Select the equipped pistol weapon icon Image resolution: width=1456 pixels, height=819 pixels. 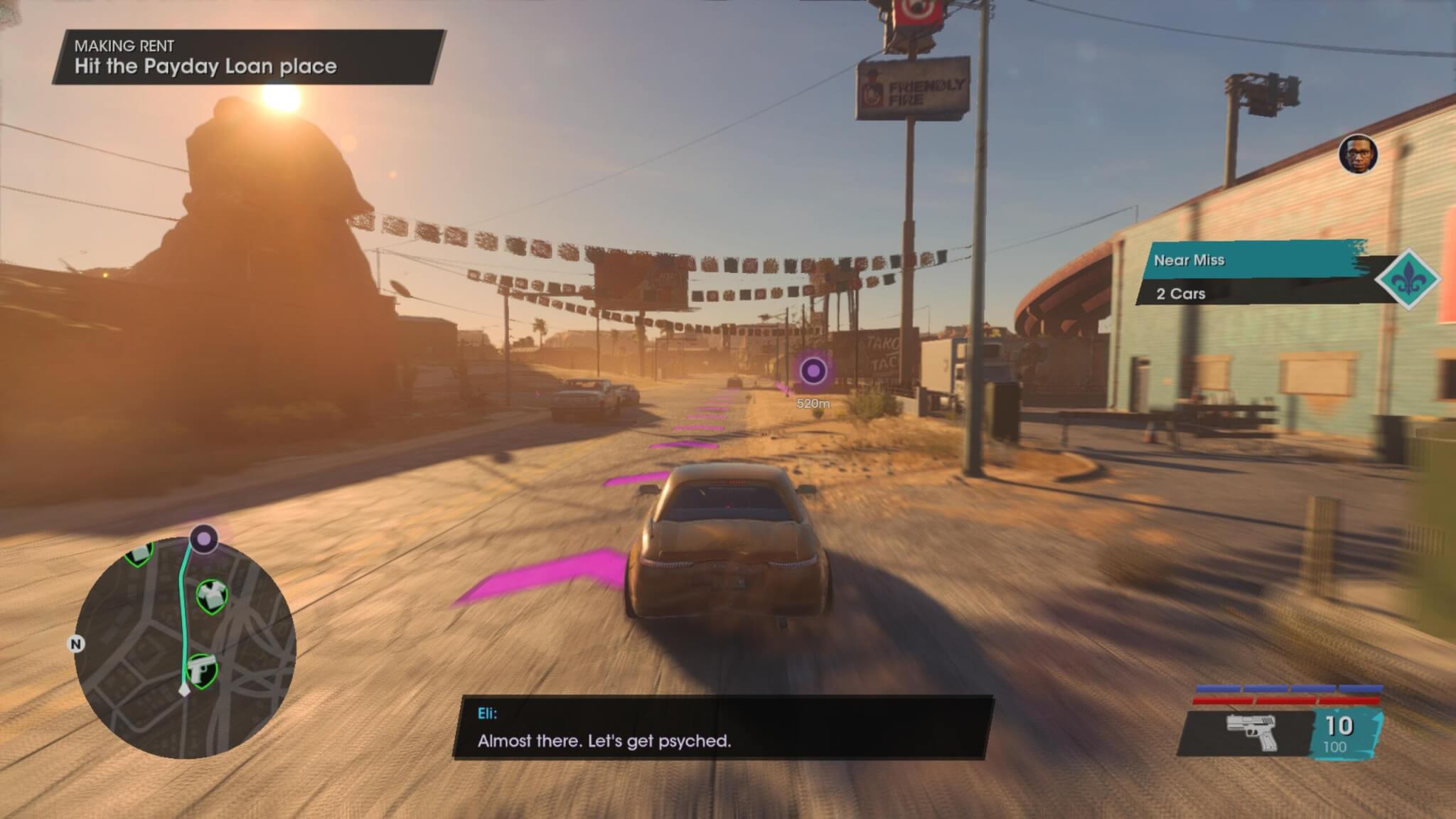(1252, 732)
